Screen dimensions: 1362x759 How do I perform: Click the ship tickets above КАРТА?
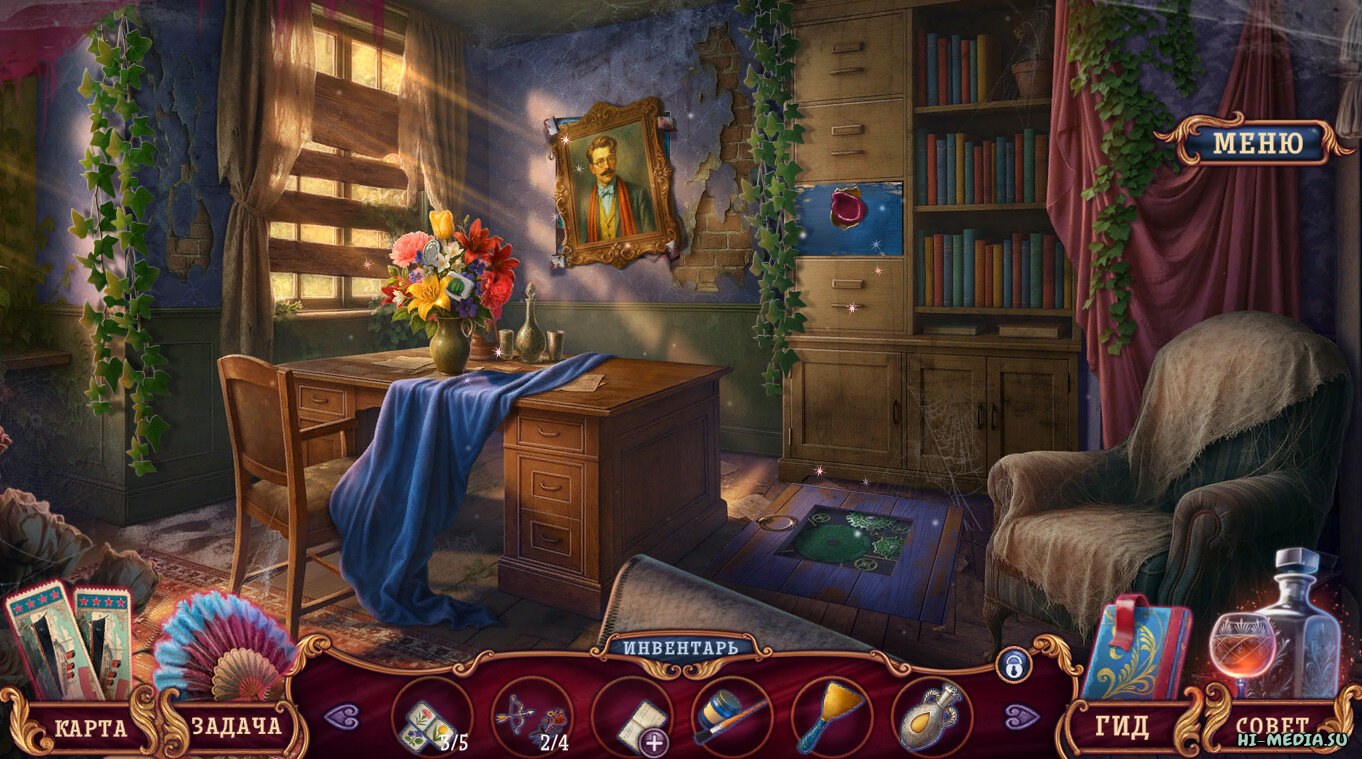point(70,640)
